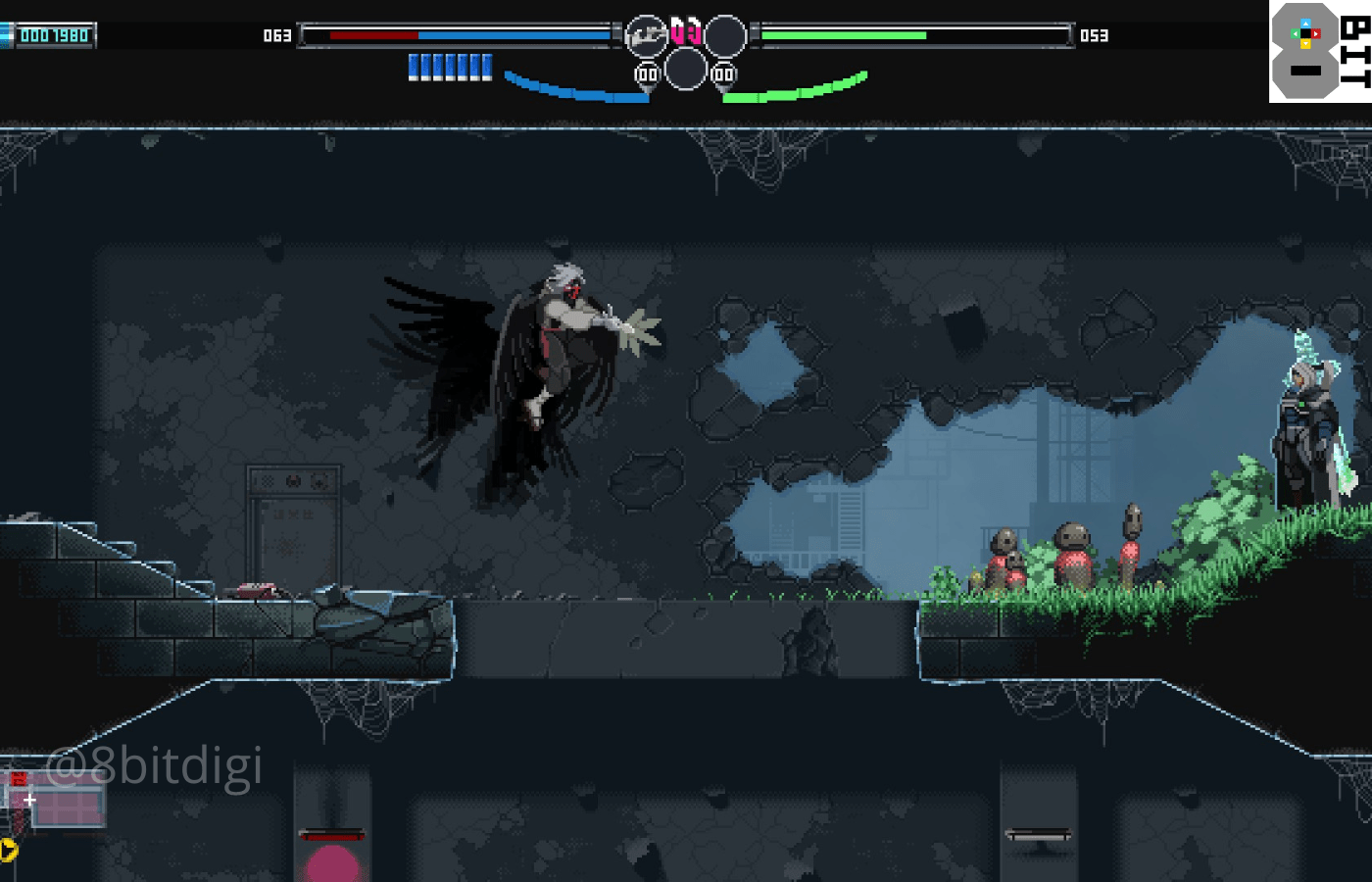
Task: Select the enemy health value labeled 053
Action: 1095,33
